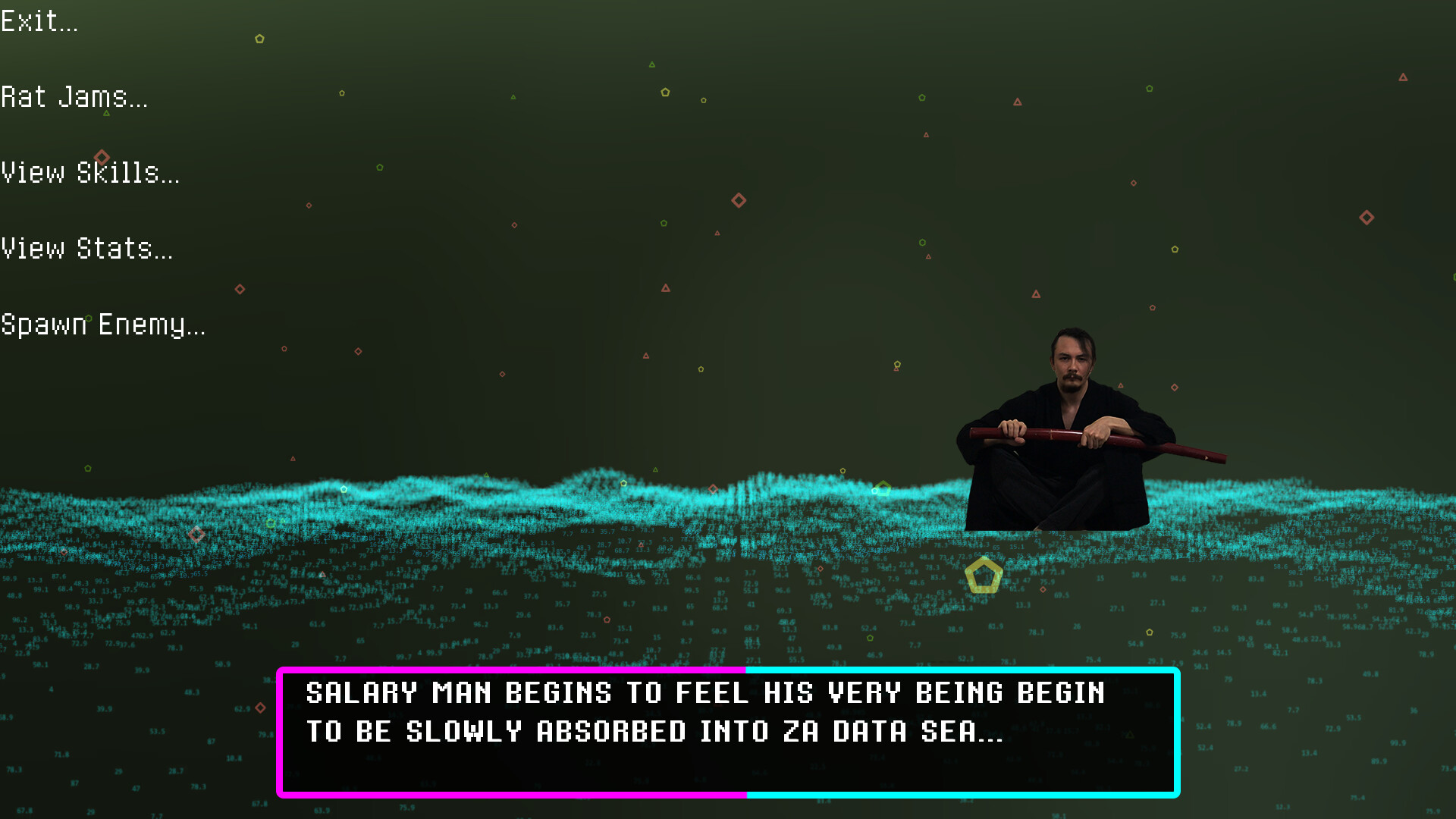Click the glowing yellow pentagon above the data sea
The image size is (1456, 819).
(984, 575)
